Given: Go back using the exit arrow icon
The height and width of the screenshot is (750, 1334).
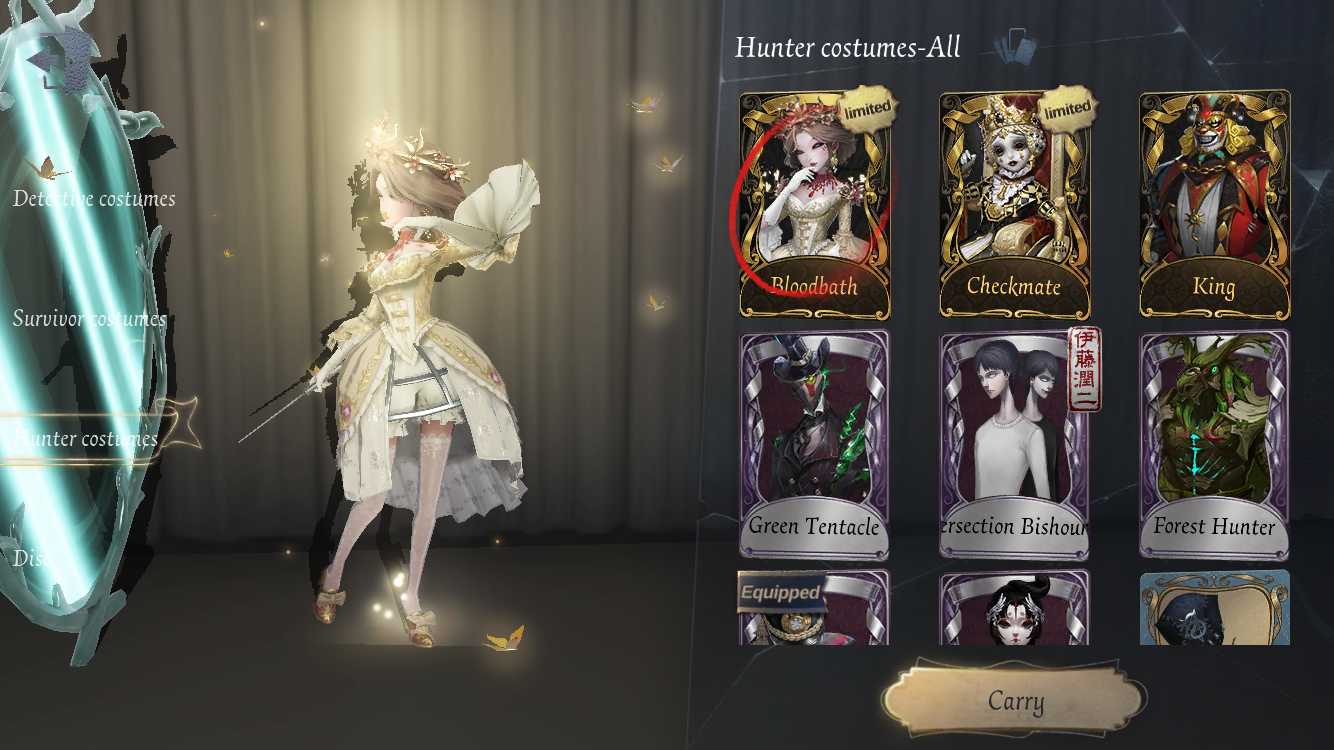Looking at the screenshot, I should tap(58, 62).
